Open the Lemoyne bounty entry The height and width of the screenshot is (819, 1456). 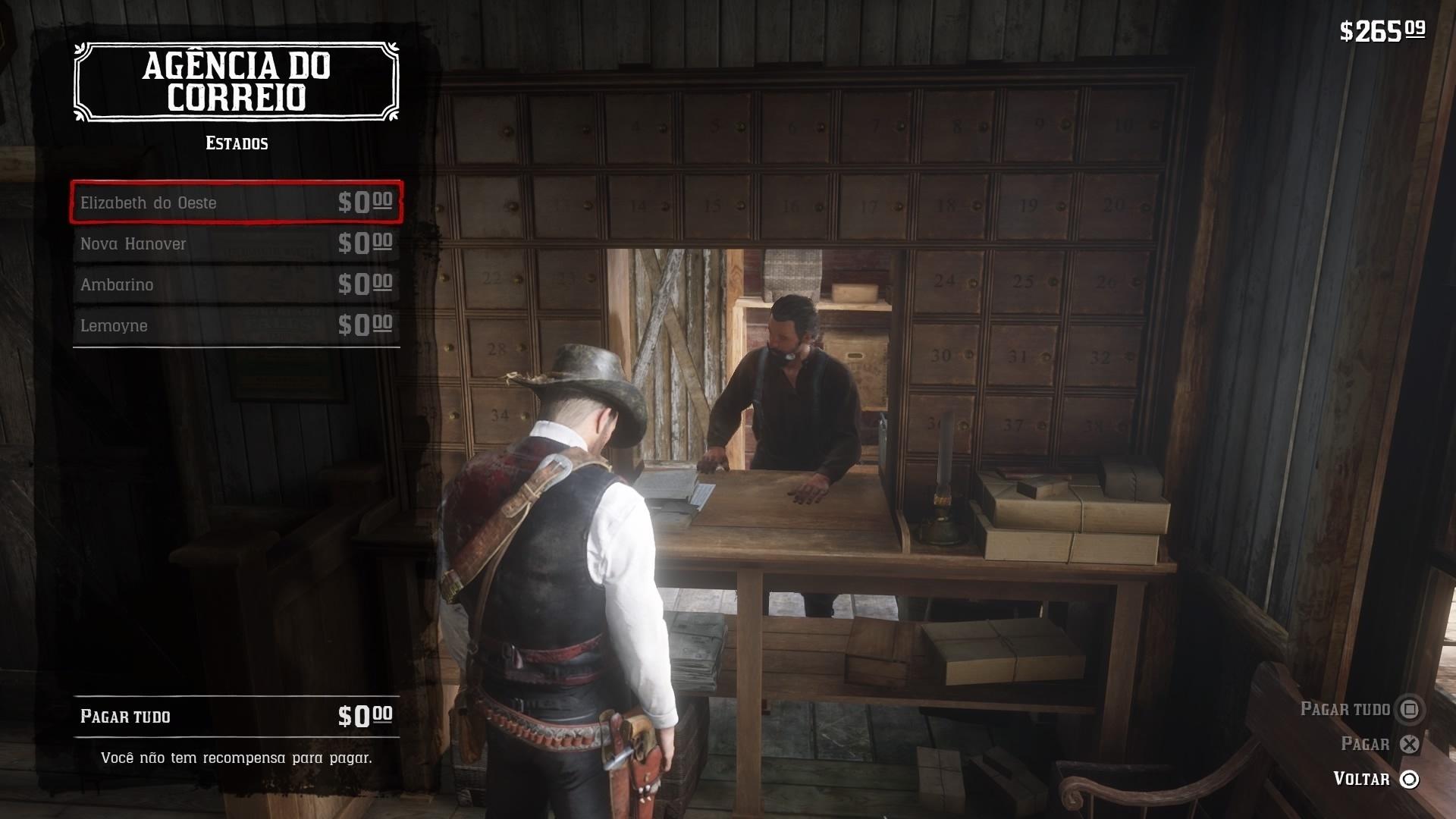tap(235, 325)
